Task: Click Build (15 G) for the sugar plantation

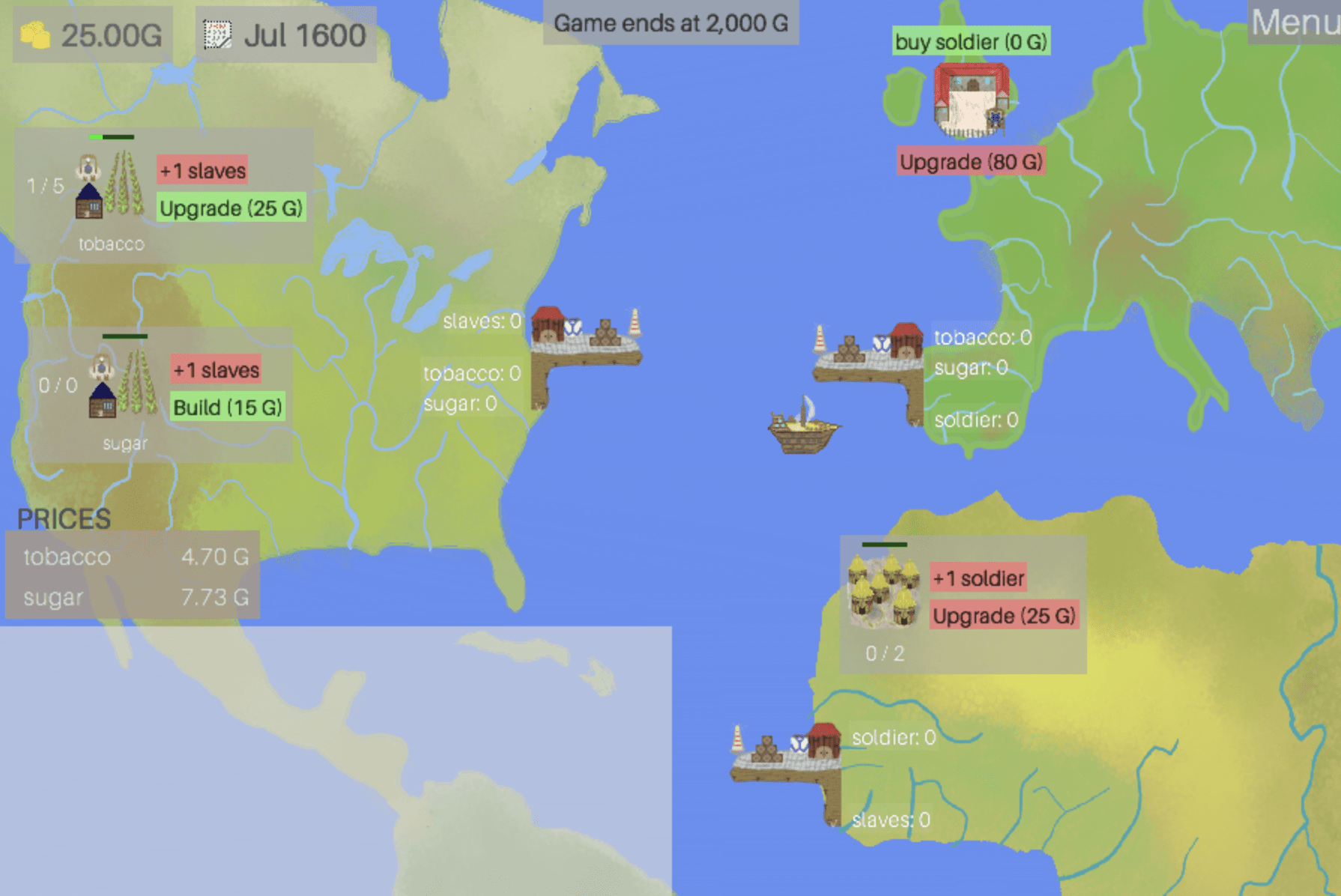Action: [227, 407]
